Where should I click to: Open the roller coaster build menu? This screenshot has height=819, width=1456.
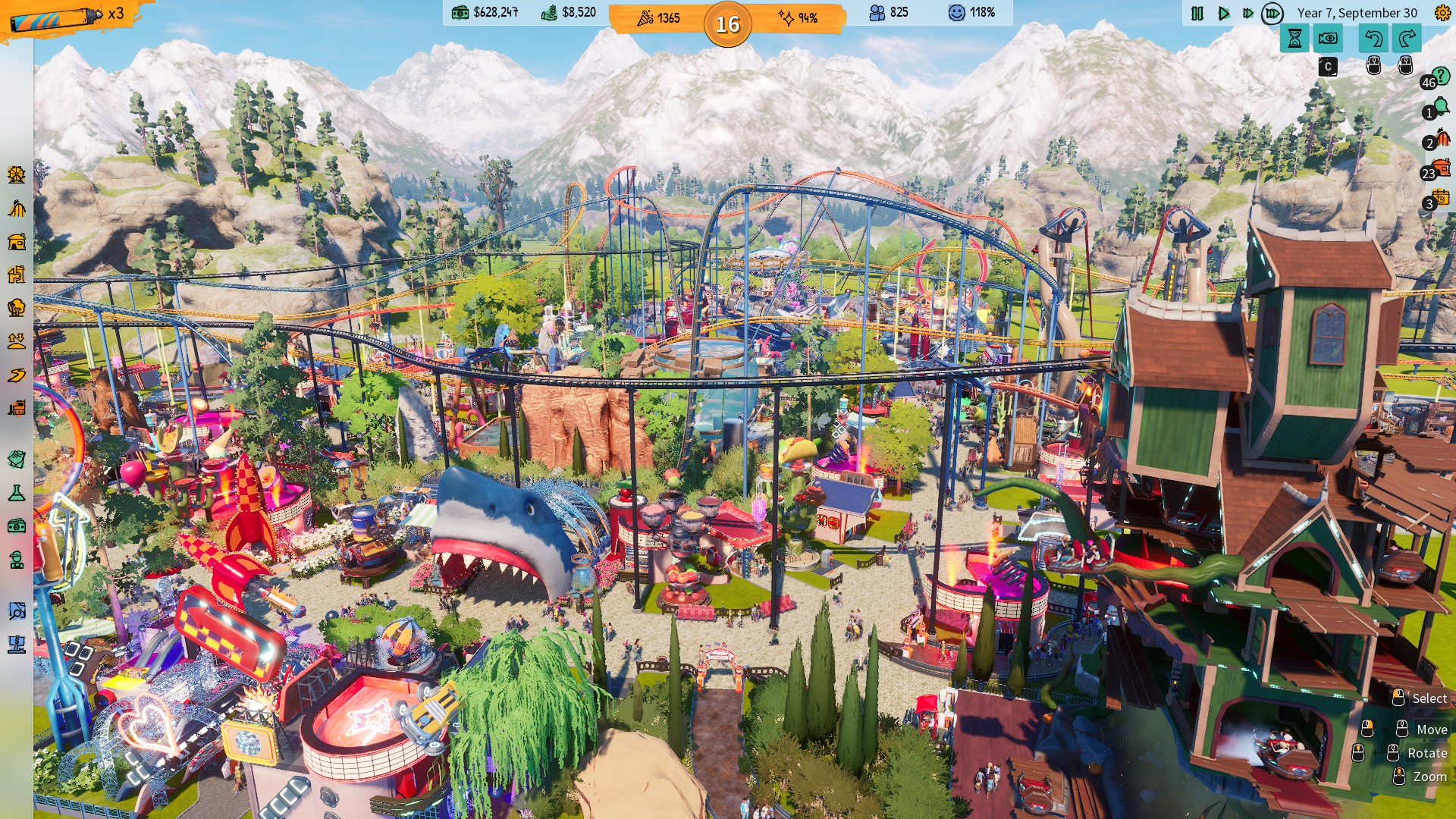(17, 209)
